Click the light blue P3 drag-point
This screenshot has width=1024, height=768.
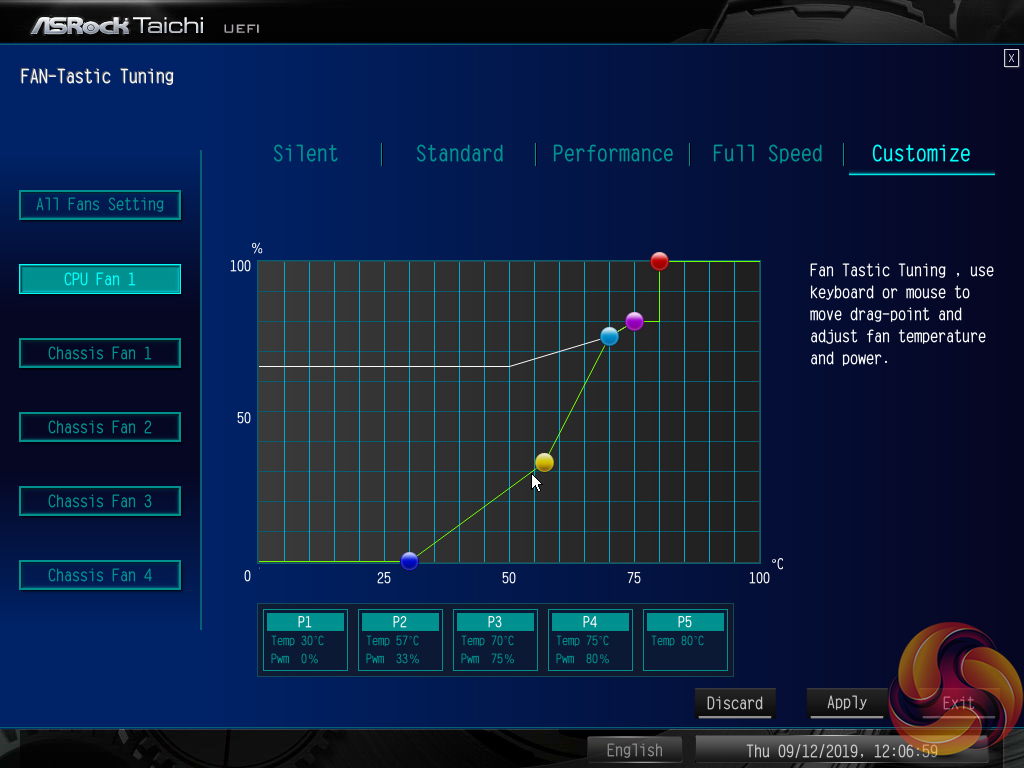pos(609,336)
